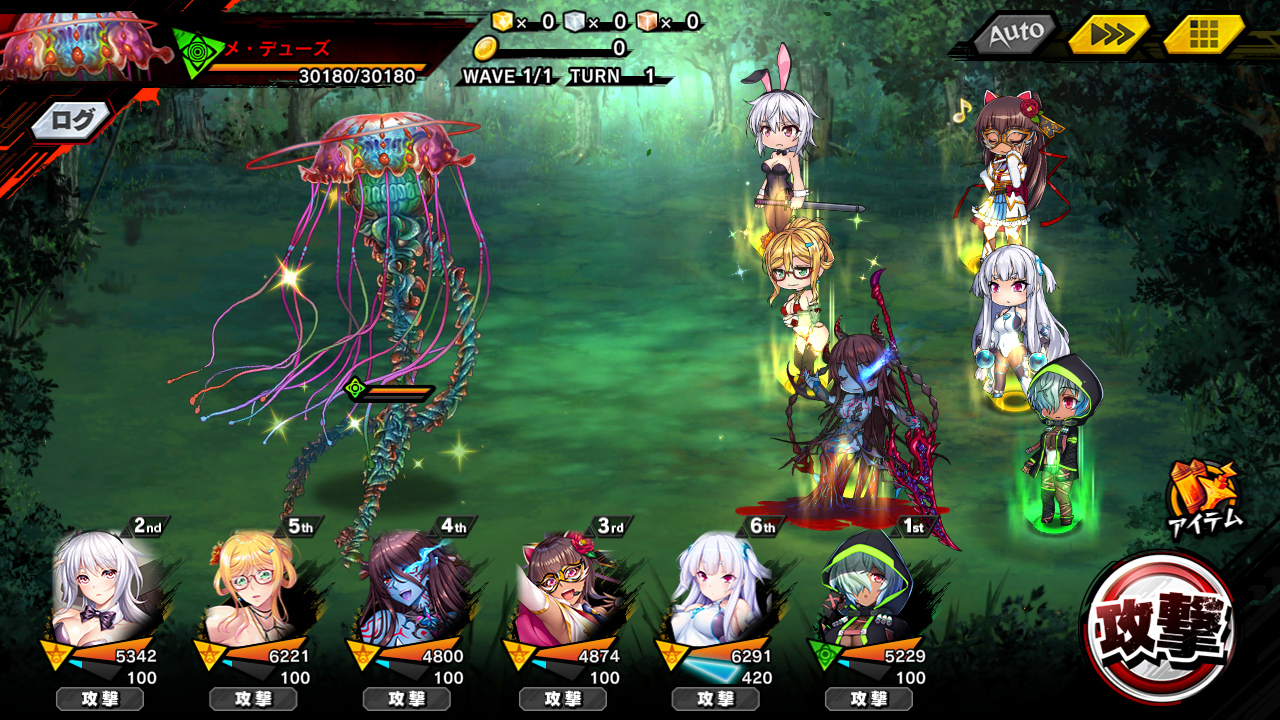The width and height of the screenshot is (1280, 720).
Task: Activate the fast-forward triple arrow button
Action: [1110, 35]
